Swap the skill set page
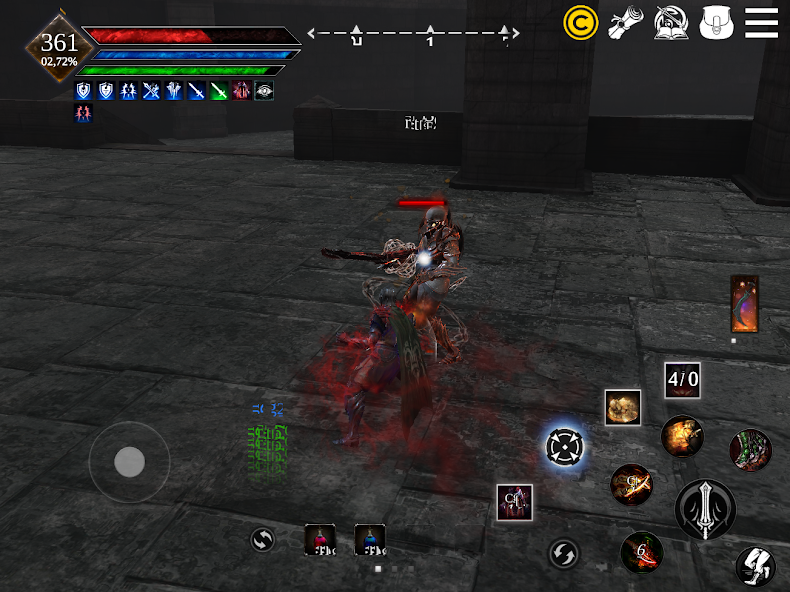 coord(563,553)
